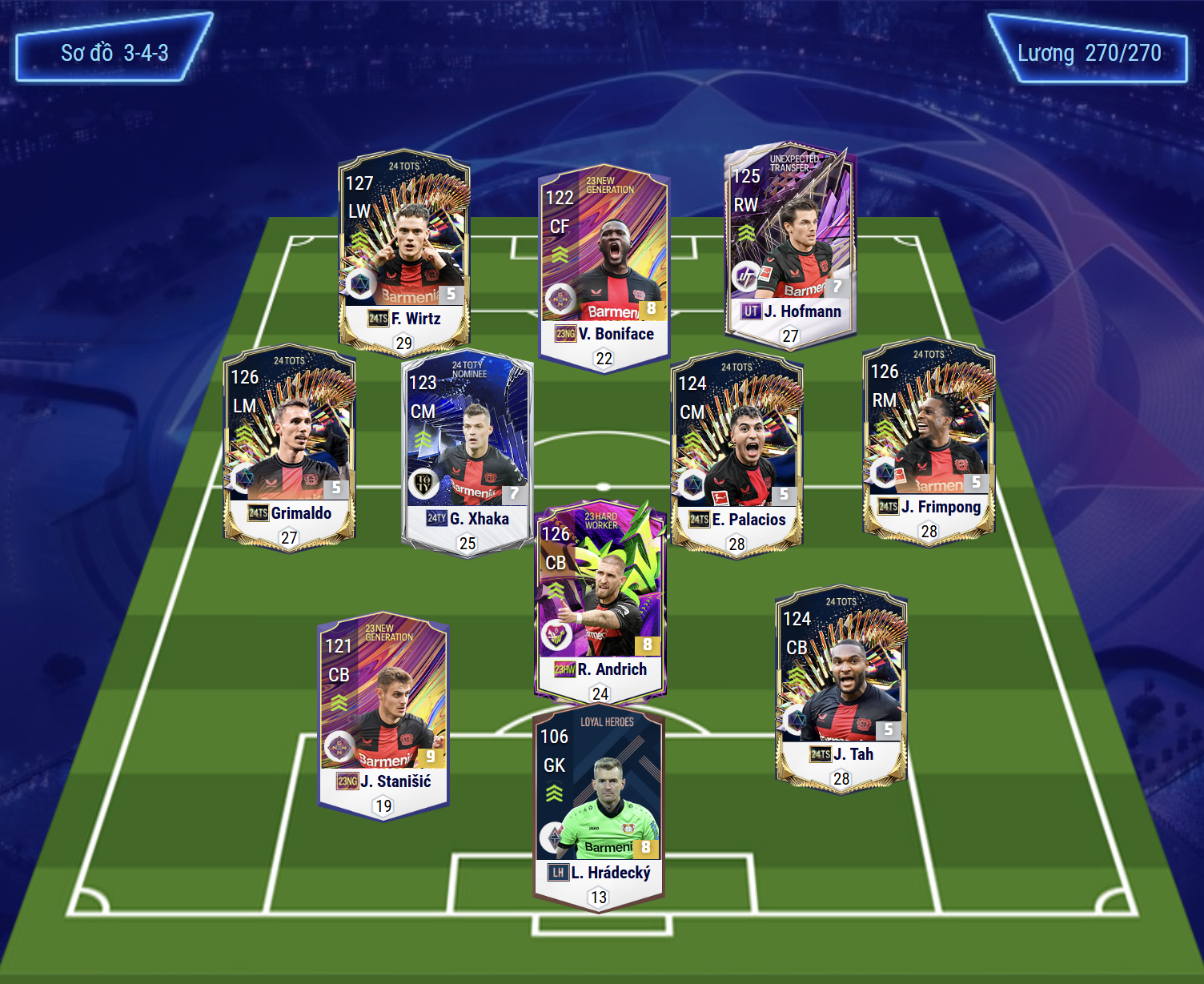Open the Sơ đồ 3-4-3 formation panel
The height and width of the screenshot is (984, 1204).
pyautogui.click(x=114, y=53)
